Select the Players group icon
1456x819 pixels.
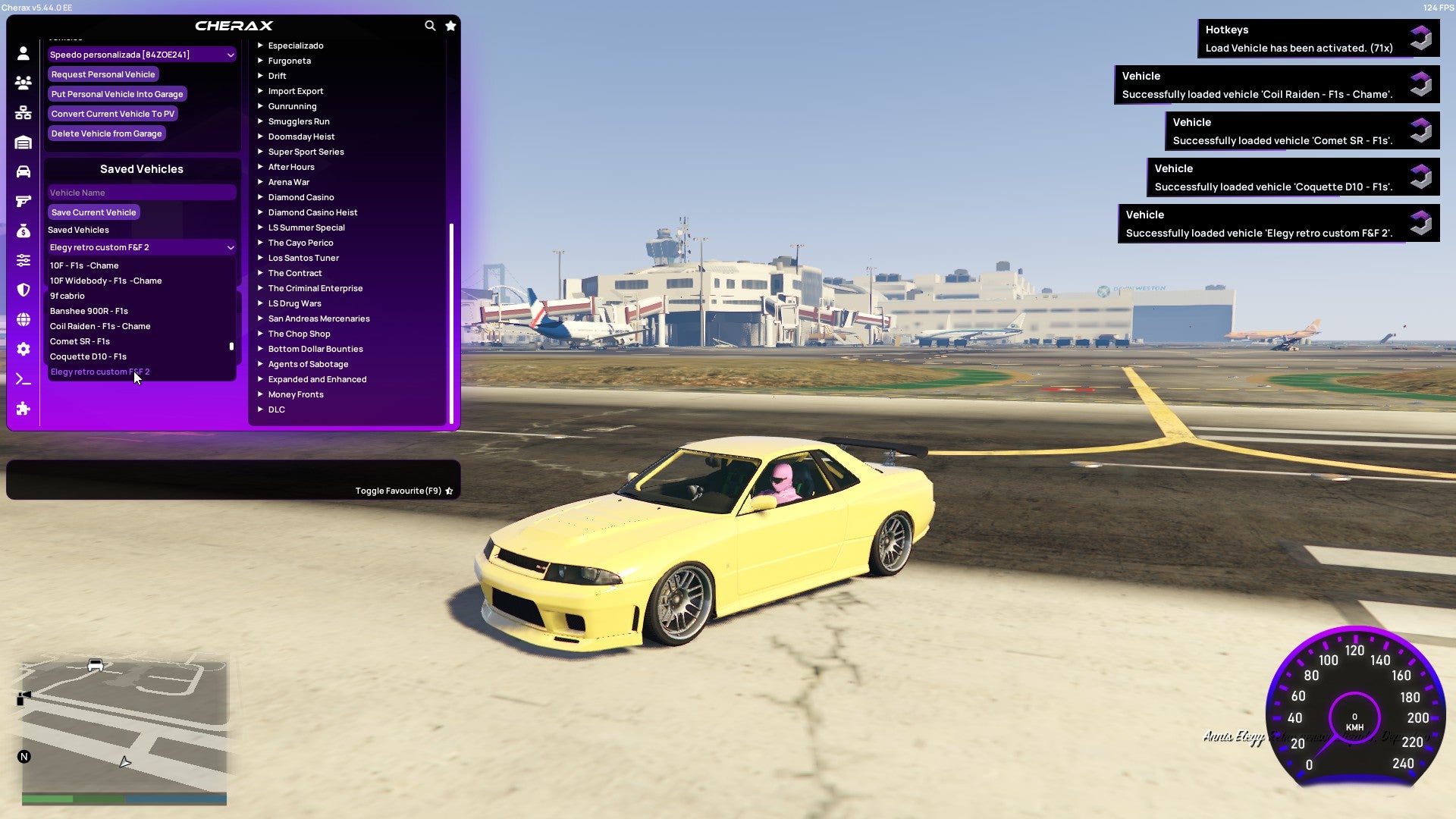coord(23,83)
